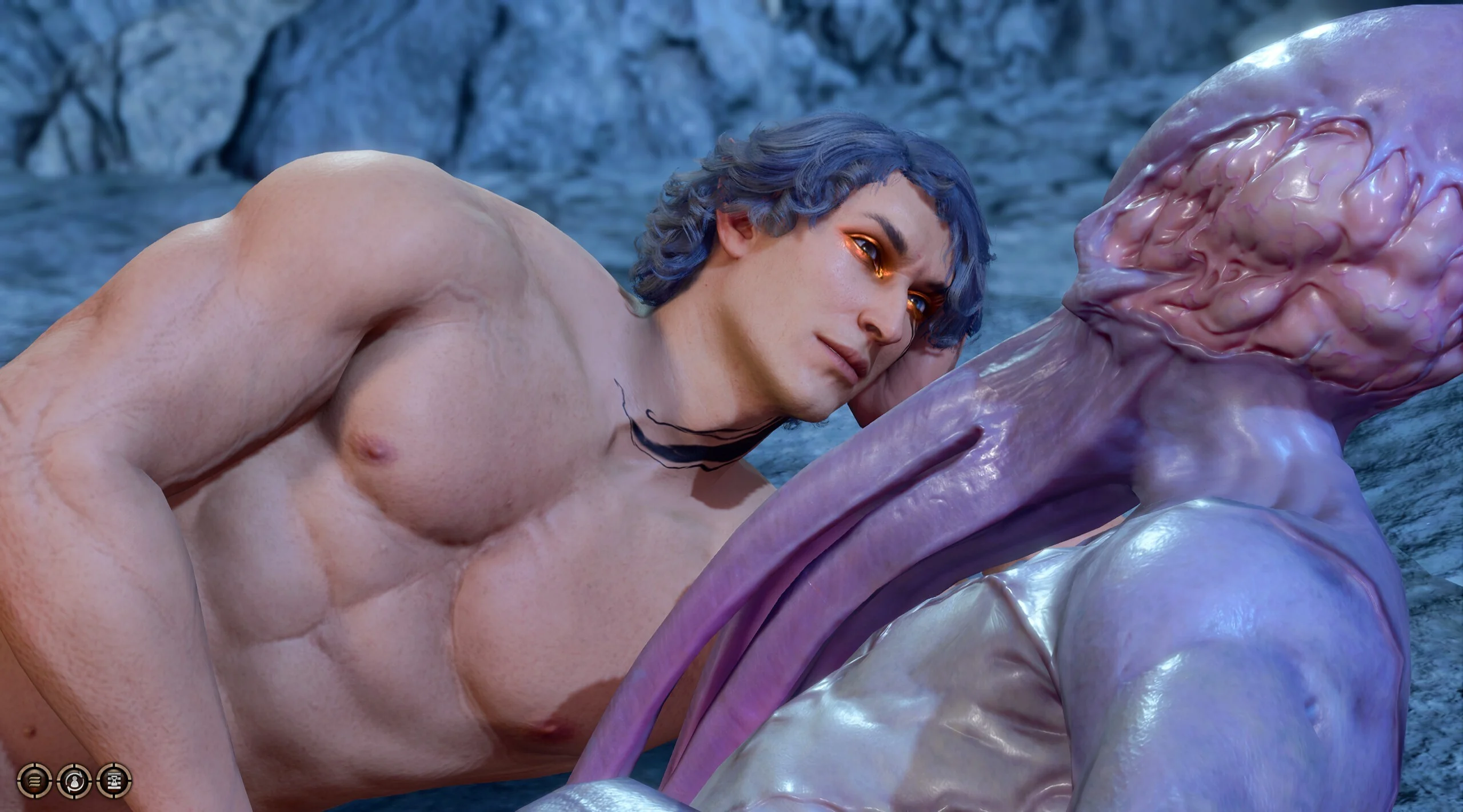
Task: Click the circular arrows person icon
Action: tap(75, 782)
